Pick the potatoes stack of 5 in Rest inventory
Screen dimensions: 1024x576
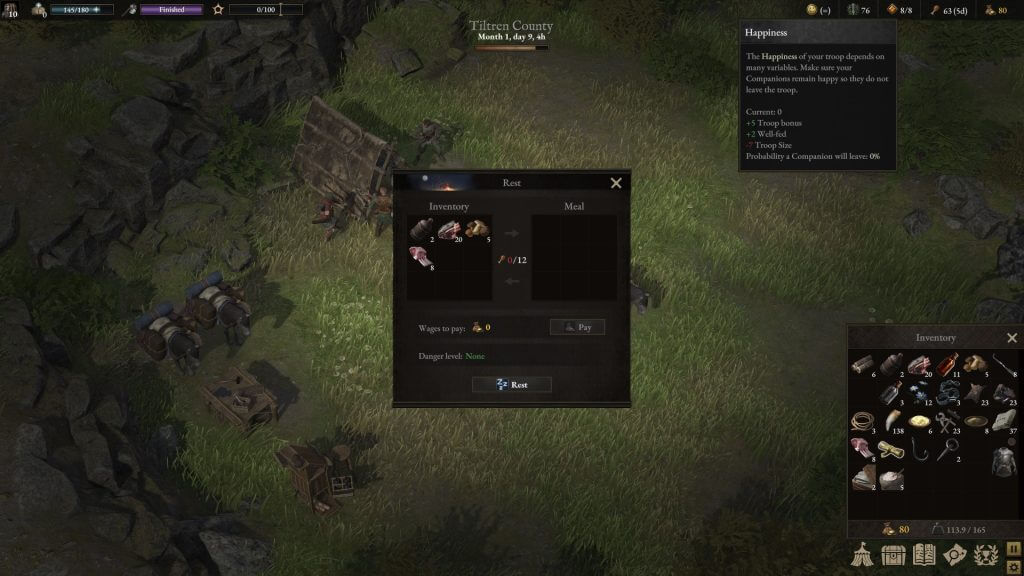pos(476,230)
